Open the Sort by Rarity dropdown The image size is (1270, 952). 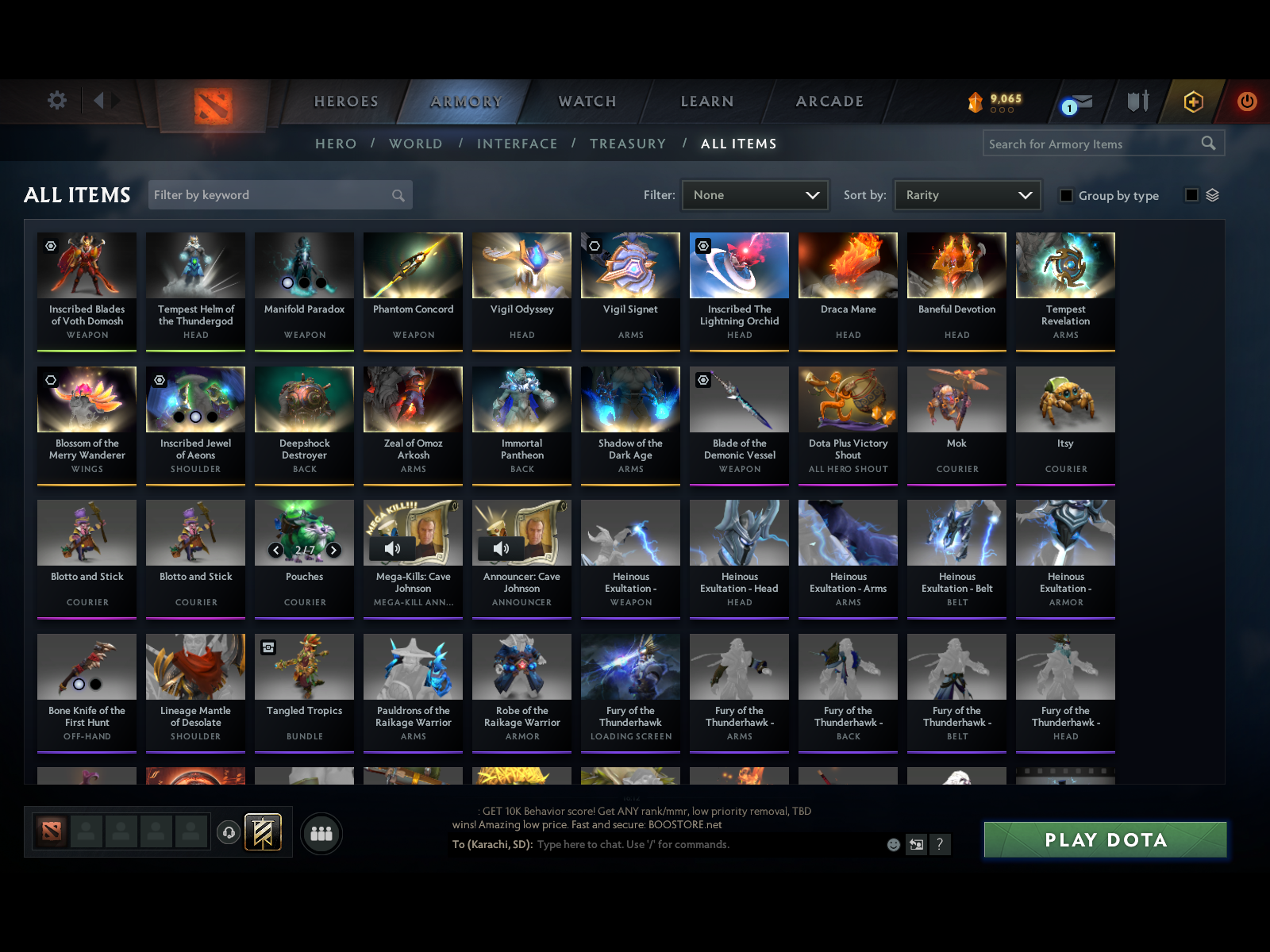coord(967,194)
